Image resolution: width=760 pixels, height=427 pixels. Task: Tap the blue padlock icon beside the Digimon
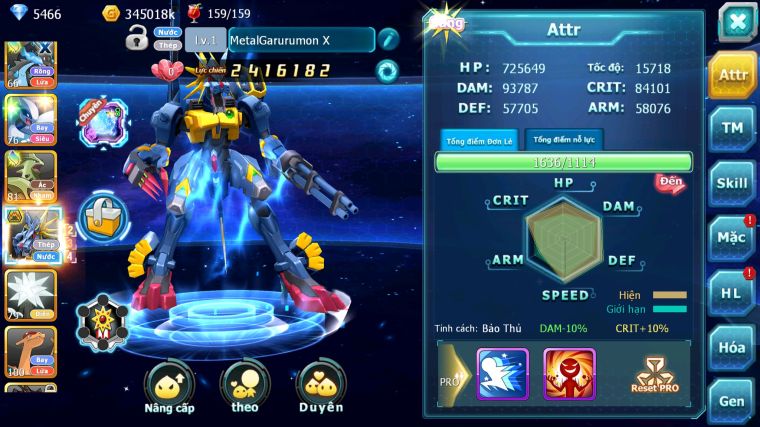click(101, 214)
